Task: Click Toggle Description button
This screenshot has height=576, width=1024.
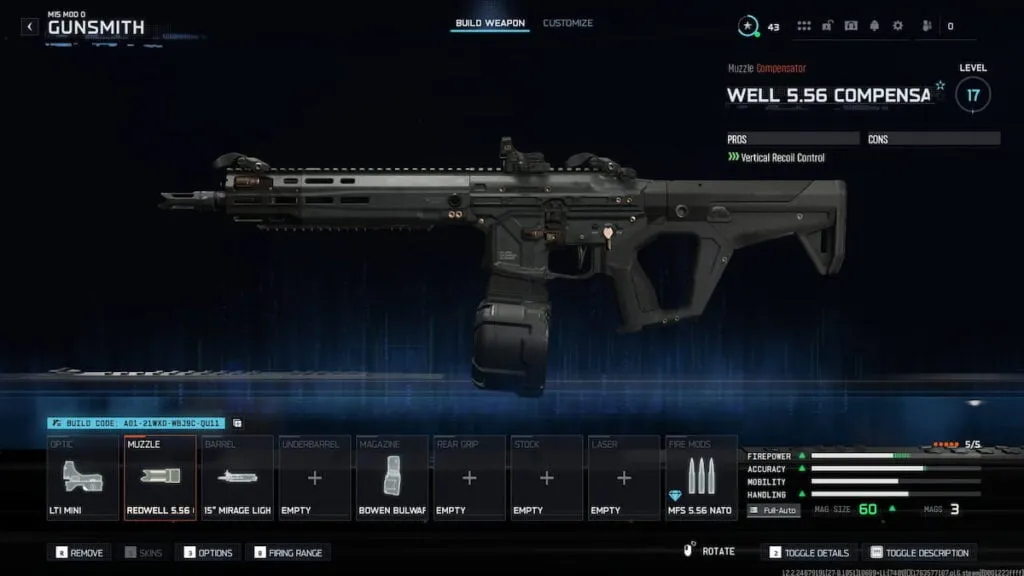Action: coord(919,552)
